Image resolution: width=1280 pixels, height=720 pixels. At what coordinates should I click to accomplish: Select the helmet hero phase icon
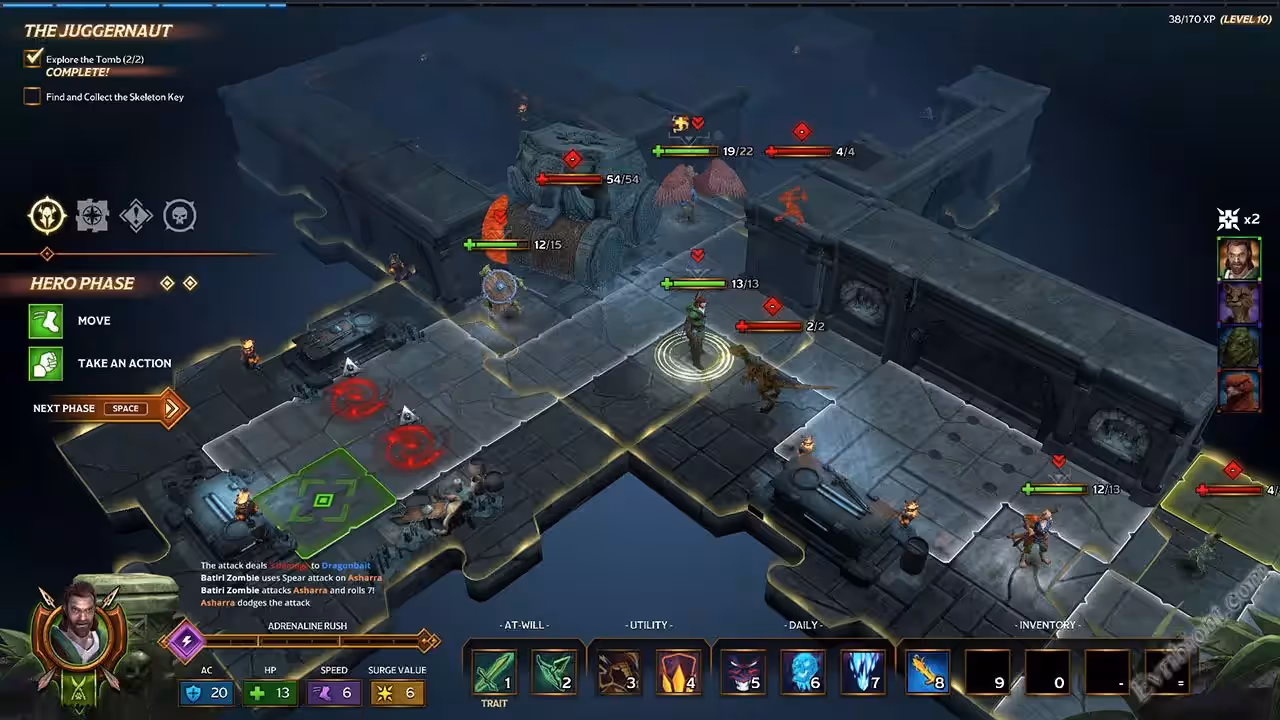[x=47, y=215]
